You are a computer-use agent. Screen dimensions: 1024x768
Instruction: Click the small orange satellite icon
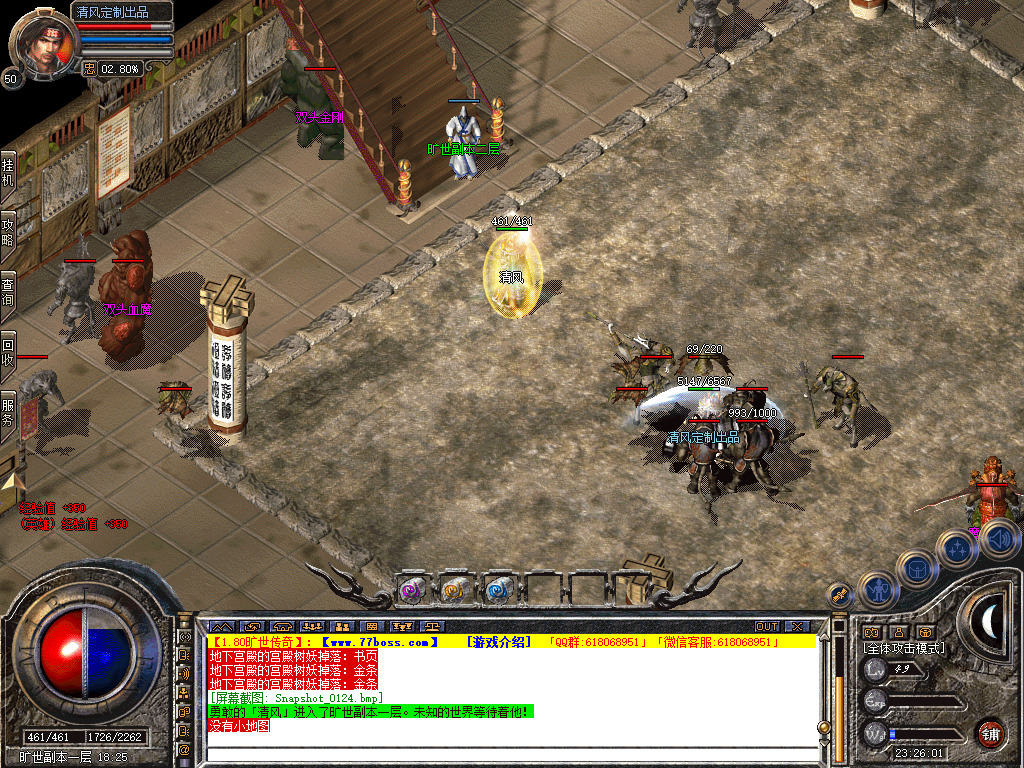click(x=840, y=594)
